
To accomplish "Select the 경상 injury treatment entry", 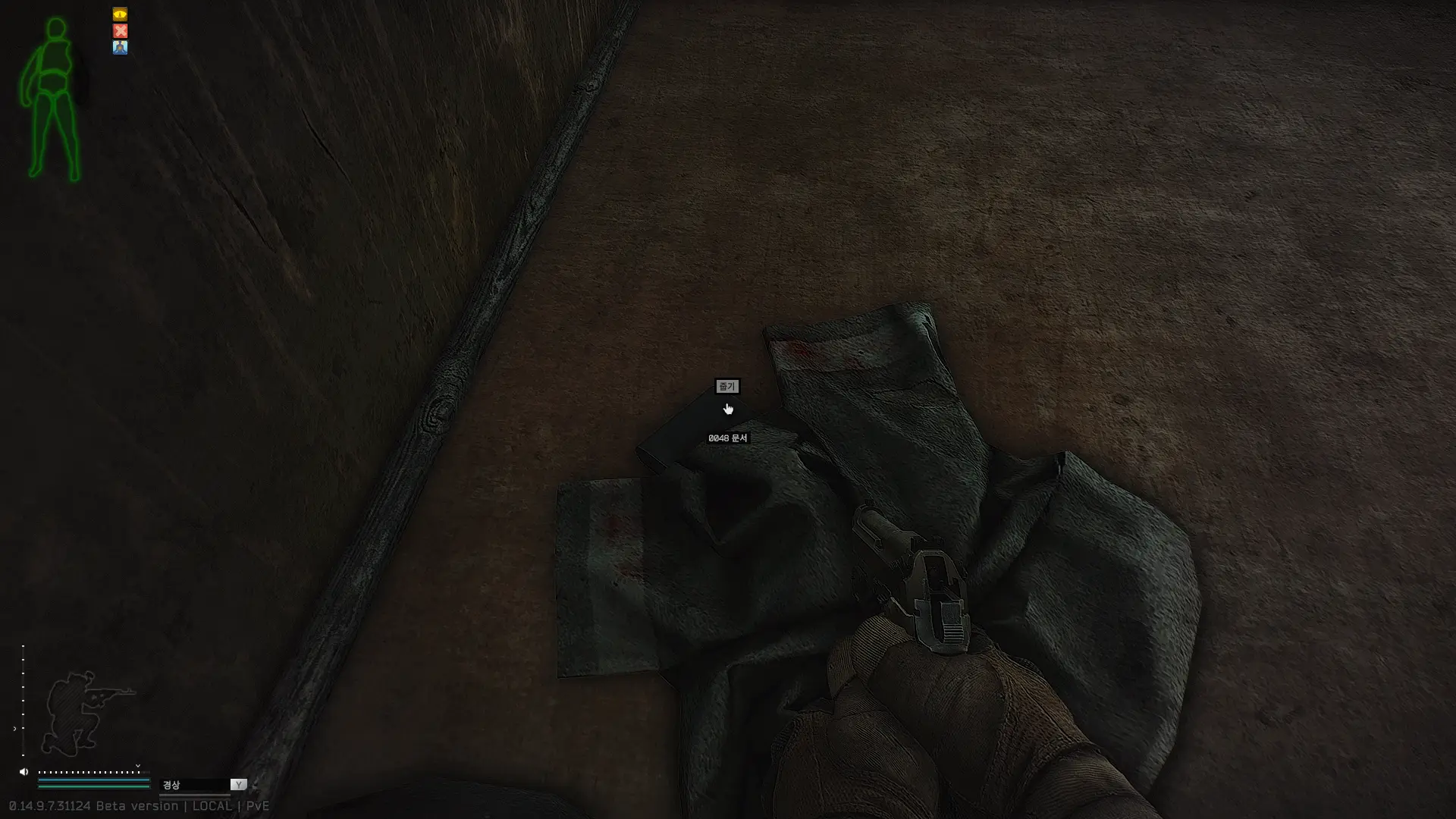I will [172, 785].
